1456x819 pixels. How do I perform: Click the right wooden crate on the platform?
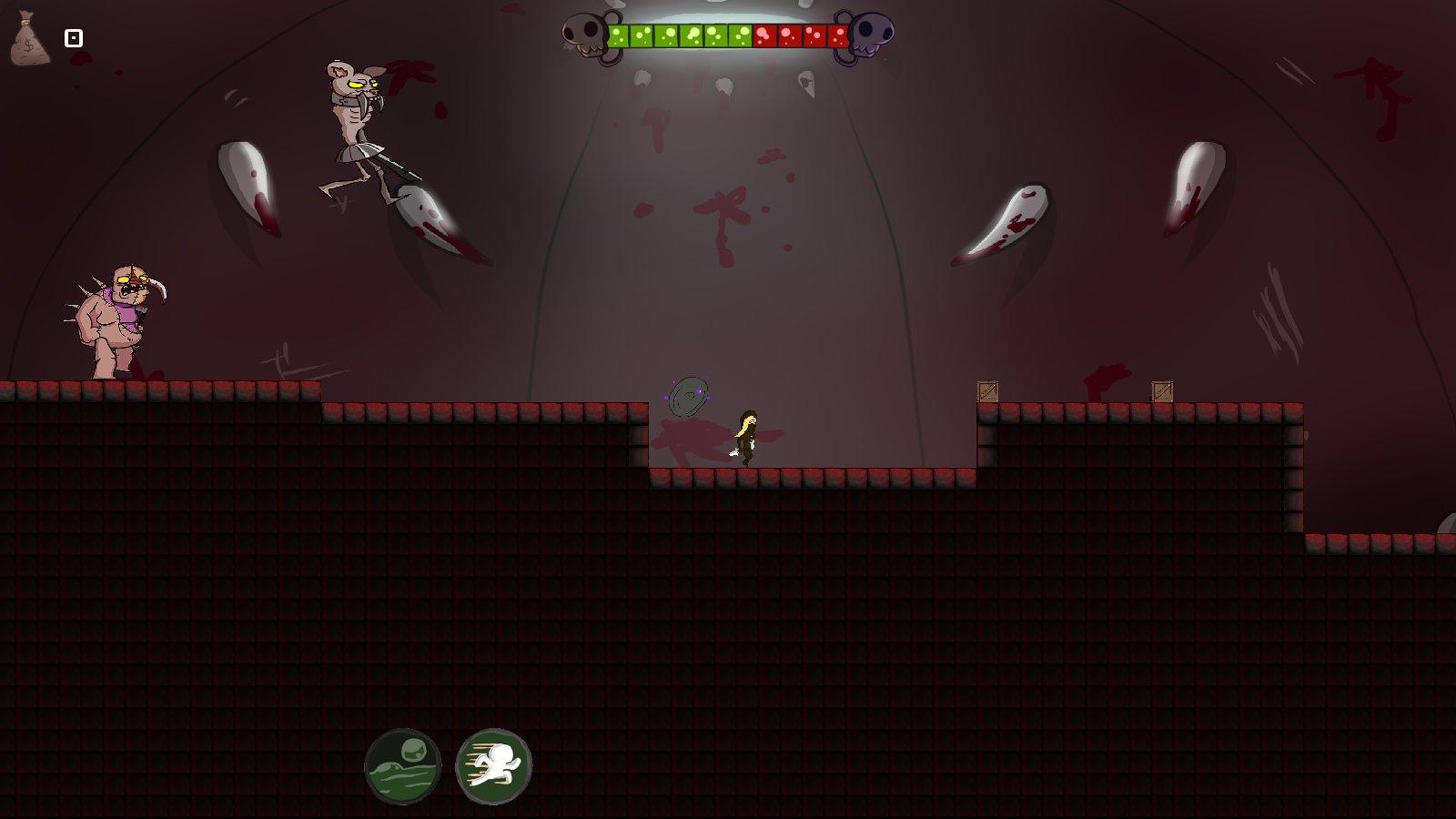click(x=1160, y=391)
